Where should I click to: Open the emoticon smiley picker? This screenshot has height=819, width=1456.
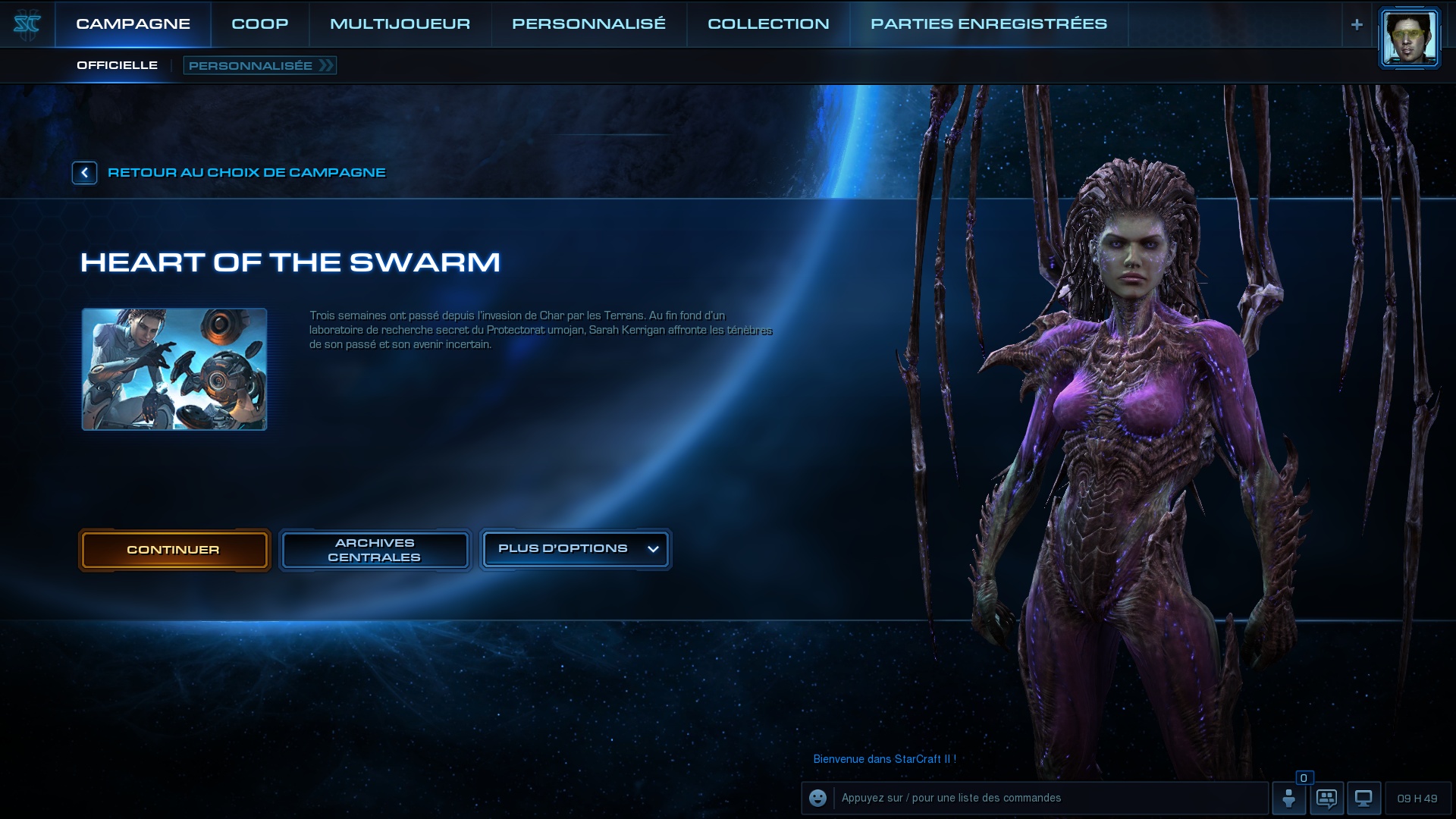(x=817, y=798)
